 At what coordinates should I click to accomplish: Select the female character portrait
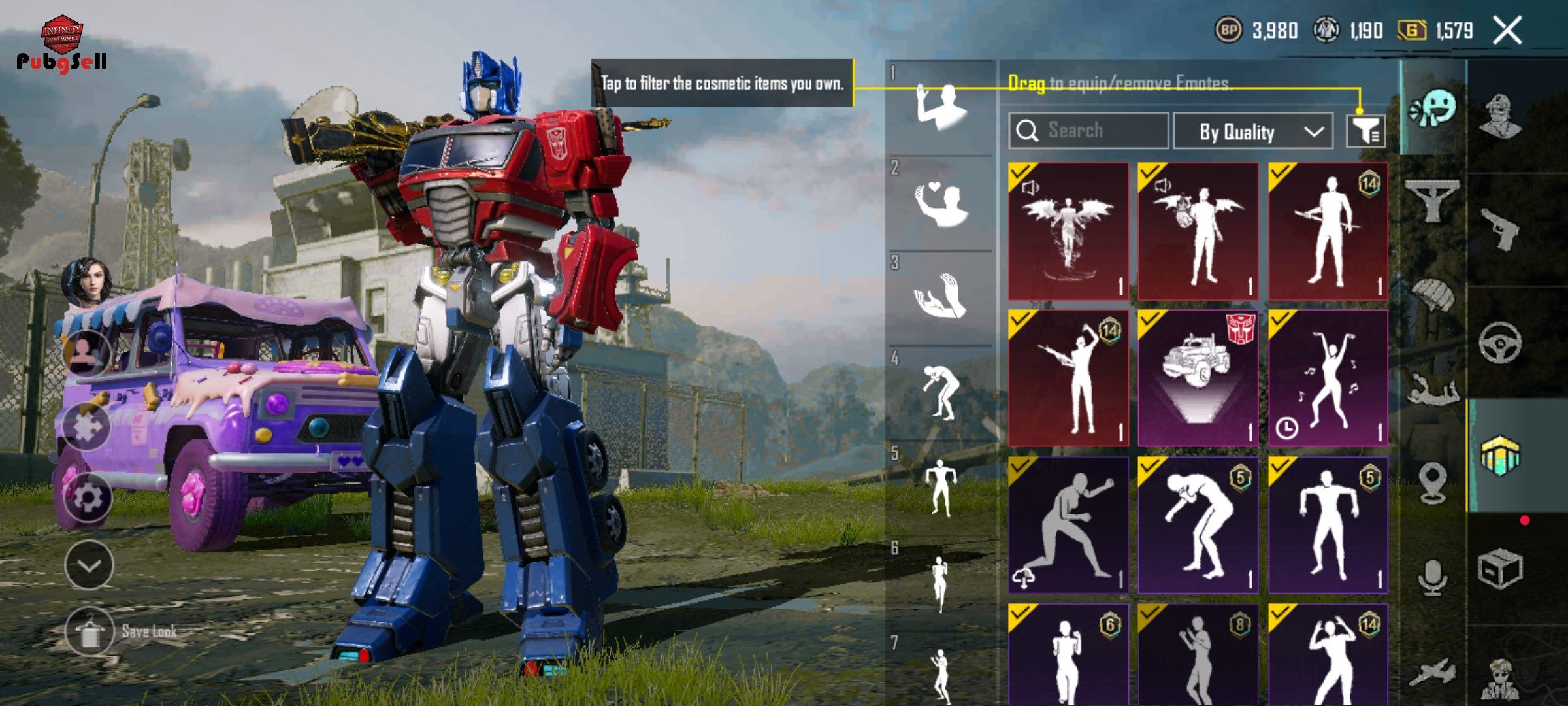click(87, 281)
